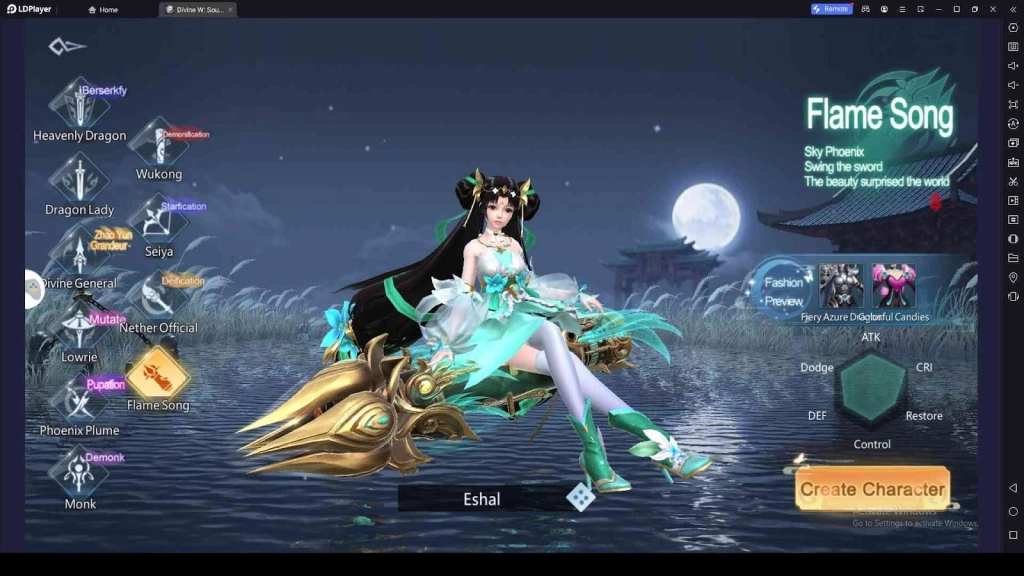Click the Create Character button
1024x576 pixels.
coord(872,489)
